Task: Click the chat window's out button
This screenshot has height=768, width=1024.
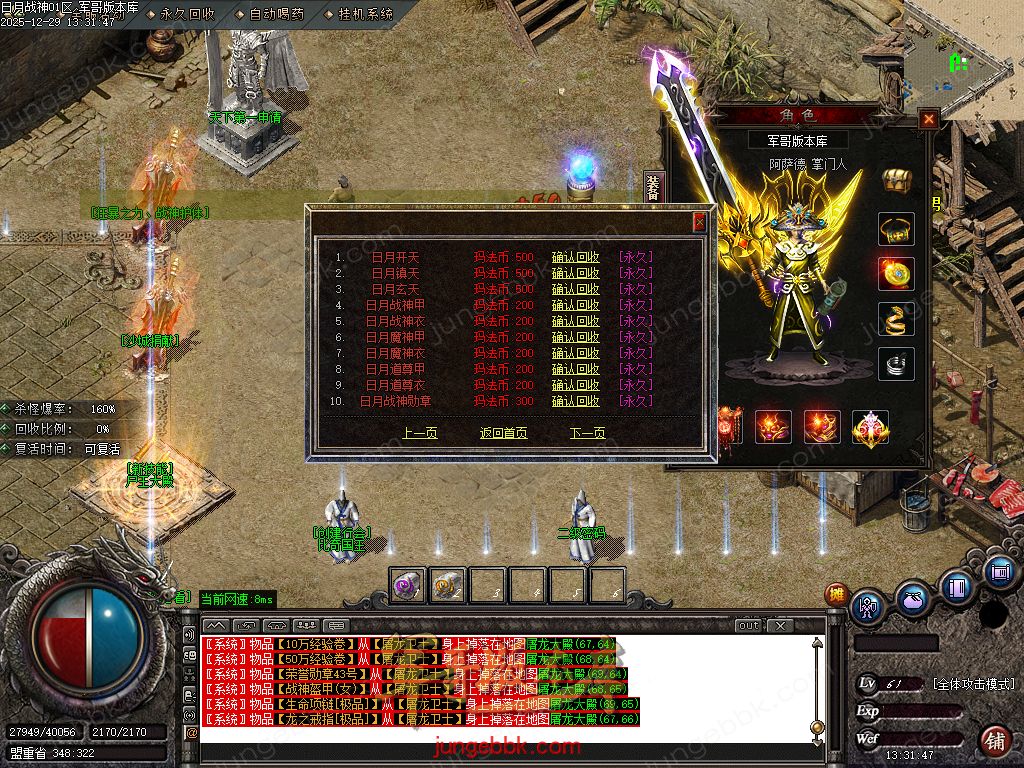Action: pyautogui.click(x=748, y=626)
